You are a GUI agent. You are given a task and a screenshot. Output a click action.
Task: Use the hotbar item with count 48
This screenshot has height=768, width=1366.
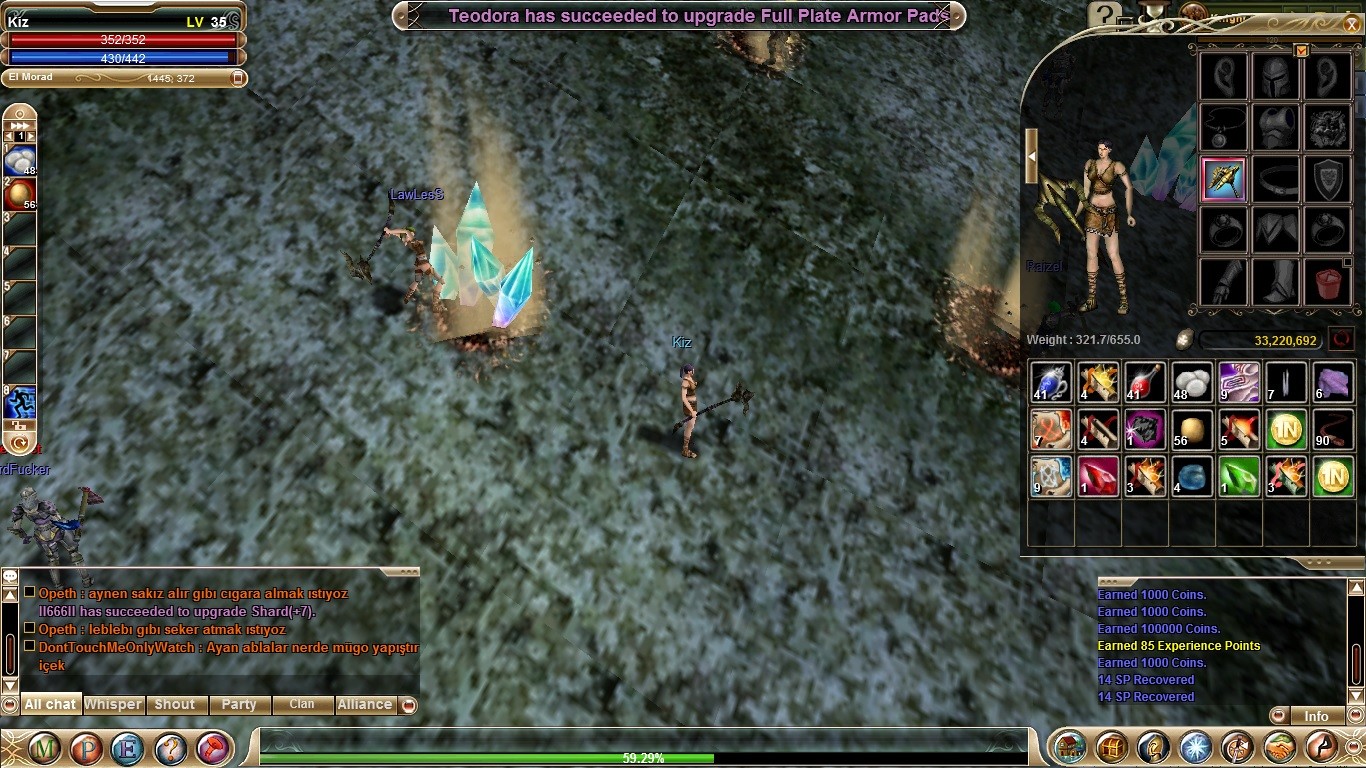pos(20,160)
